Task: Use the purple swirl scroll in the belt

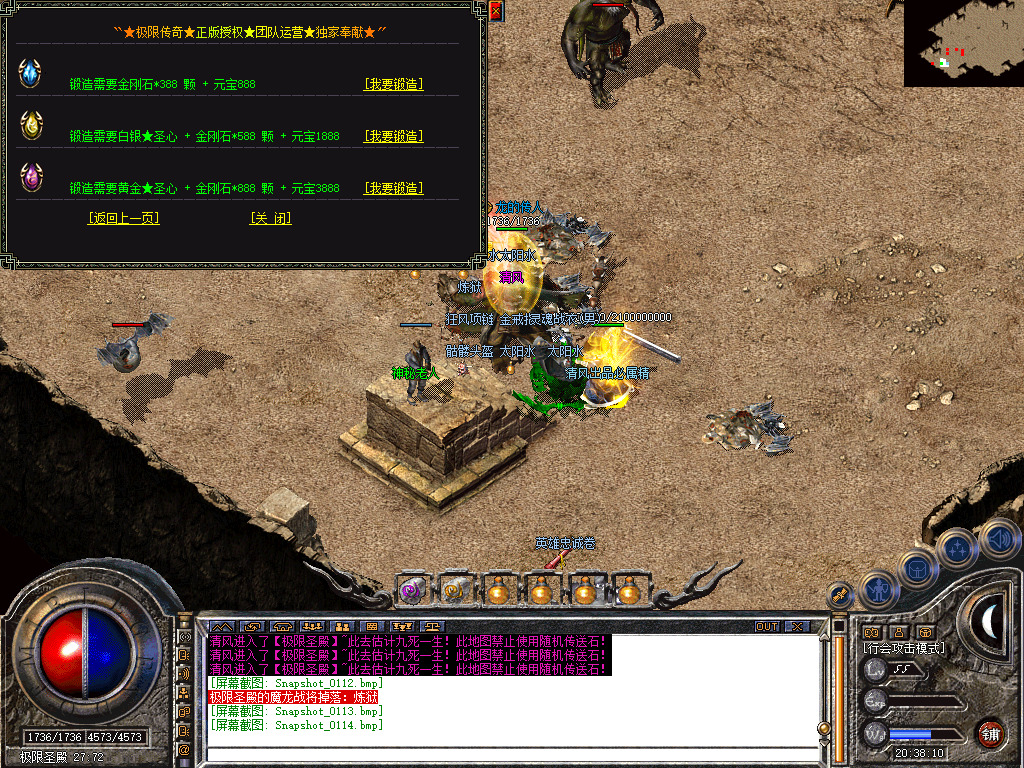Action: click(x=411, y=591)
